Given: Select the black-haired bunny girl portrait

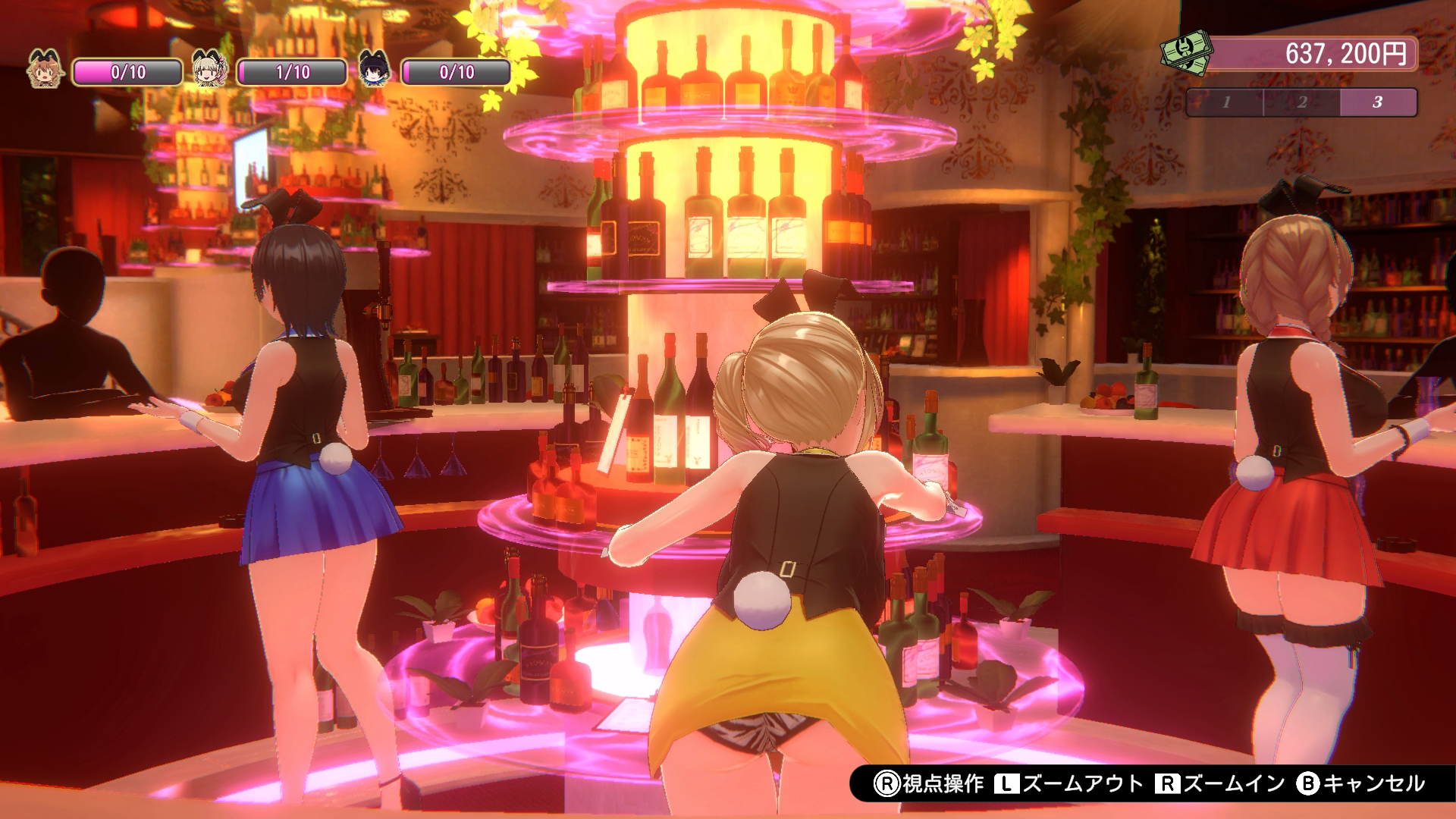Looking at the screenshot, I should 373,70.
